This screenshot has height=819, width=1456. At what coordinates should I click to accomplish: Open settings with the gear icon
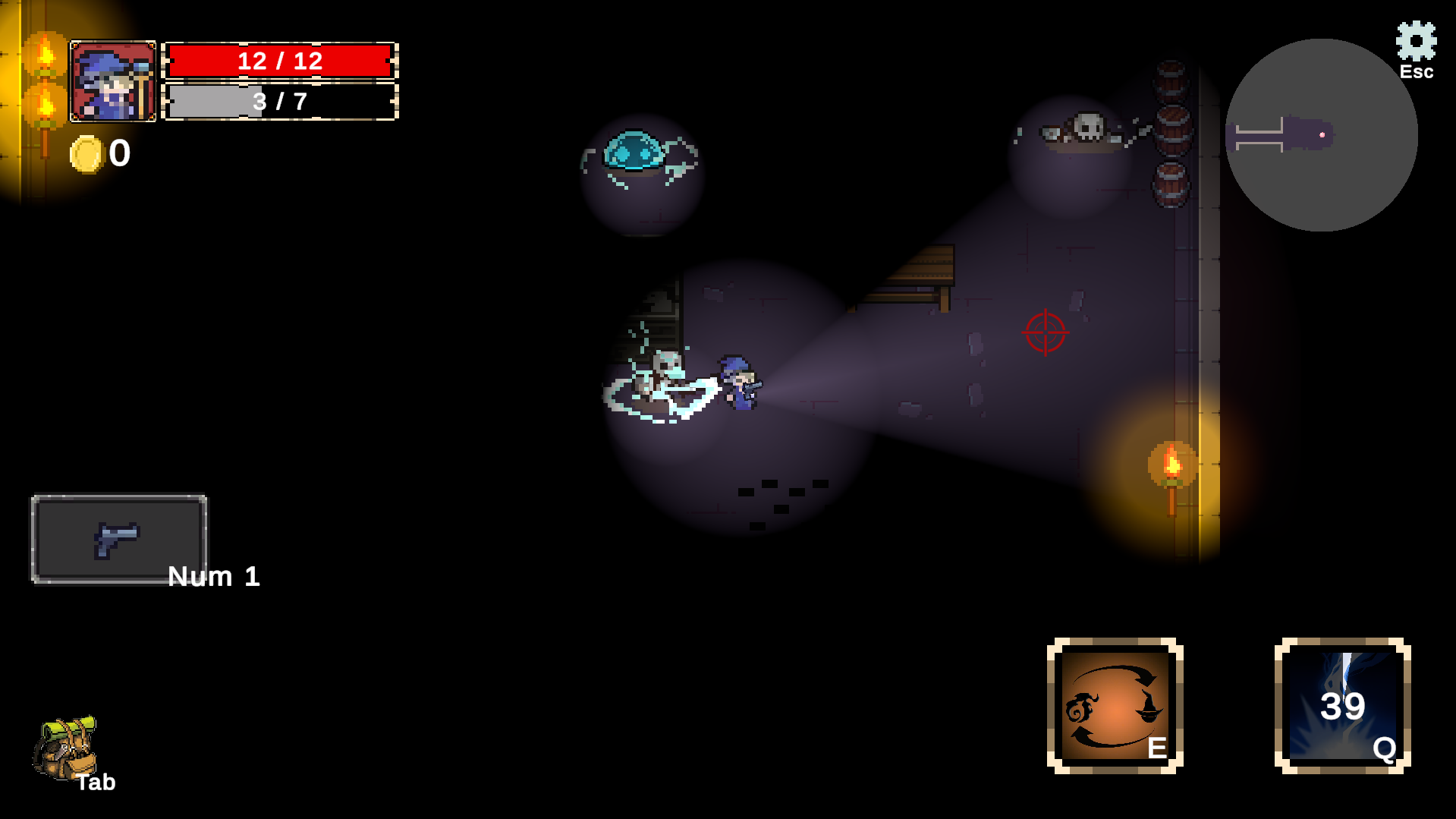1416,42
